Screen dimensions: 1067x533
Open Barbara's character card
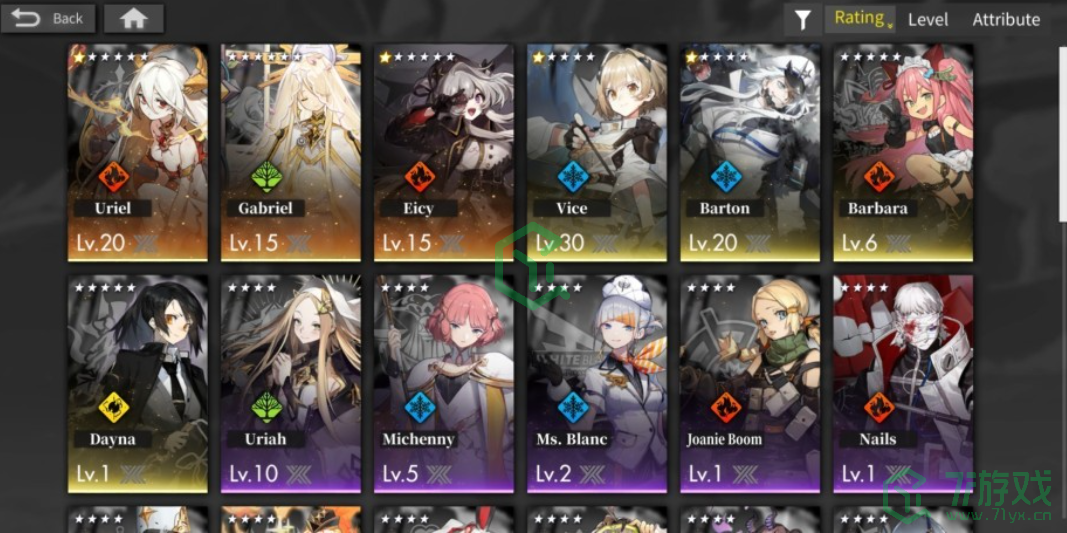pos(903,150)
